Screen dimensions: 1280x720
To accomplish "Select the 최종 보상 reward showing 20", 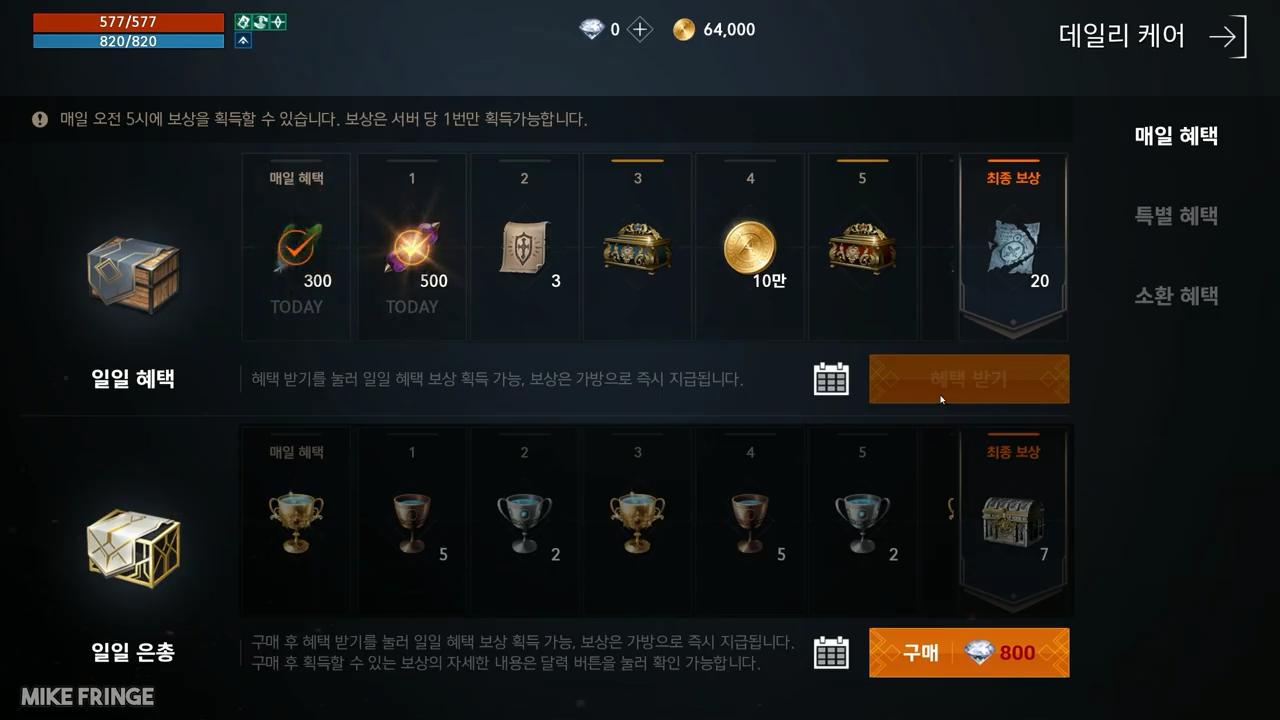I will [1012, 245].
